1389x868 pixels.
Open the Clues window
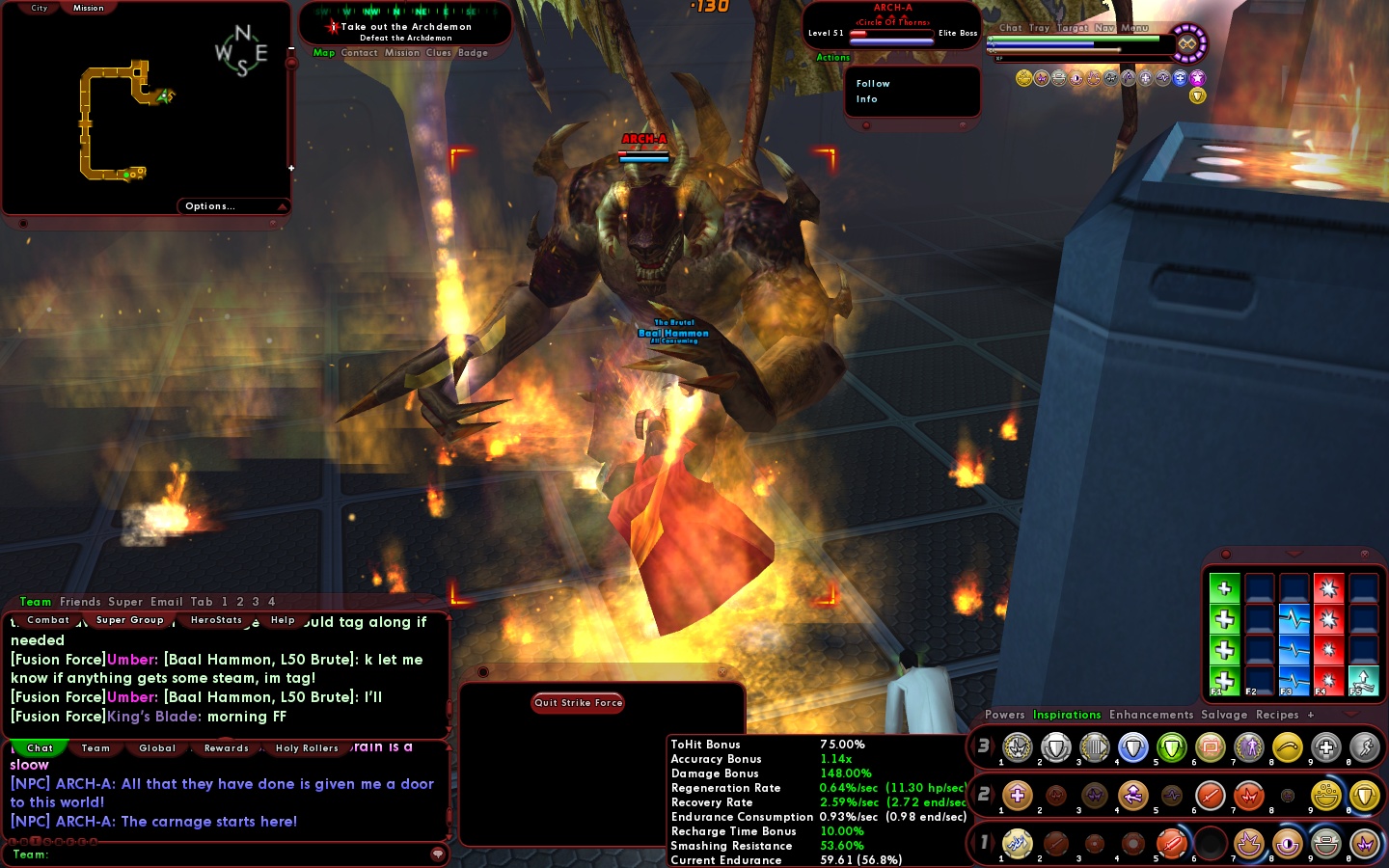click(438, 53)
